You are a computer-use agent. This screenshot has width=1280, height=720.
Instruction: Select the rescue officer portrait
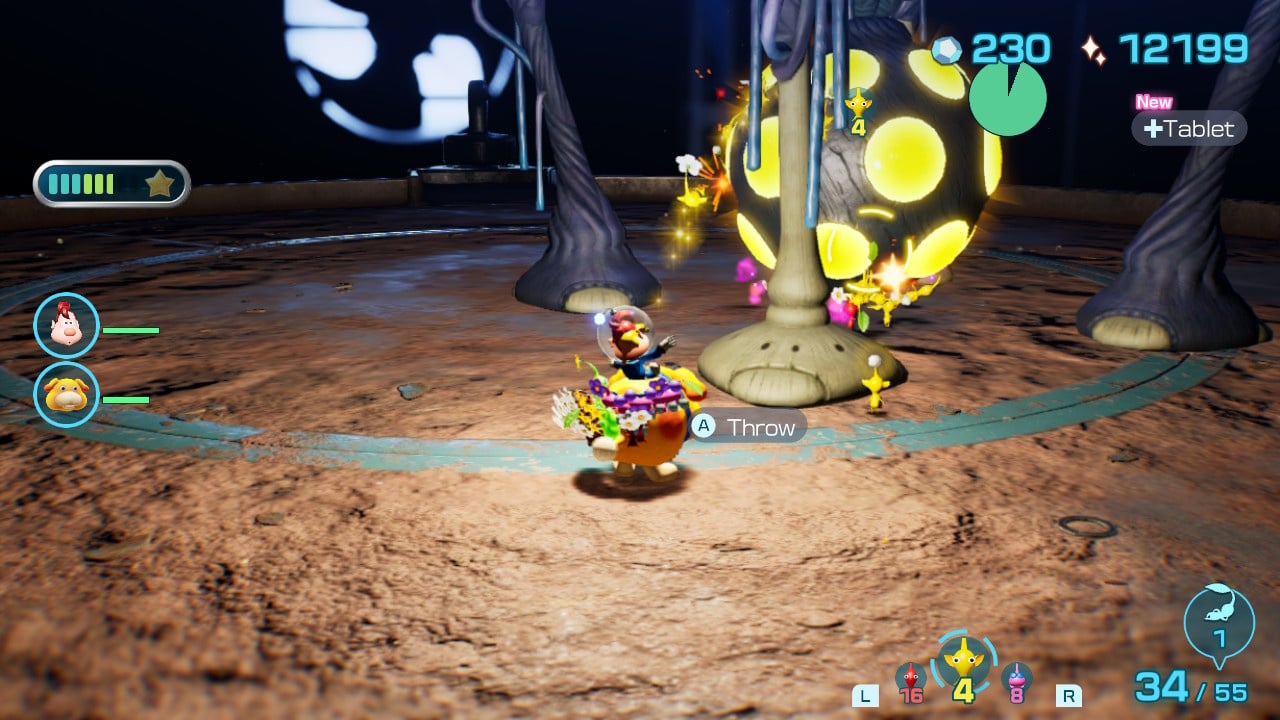(66, 326)
